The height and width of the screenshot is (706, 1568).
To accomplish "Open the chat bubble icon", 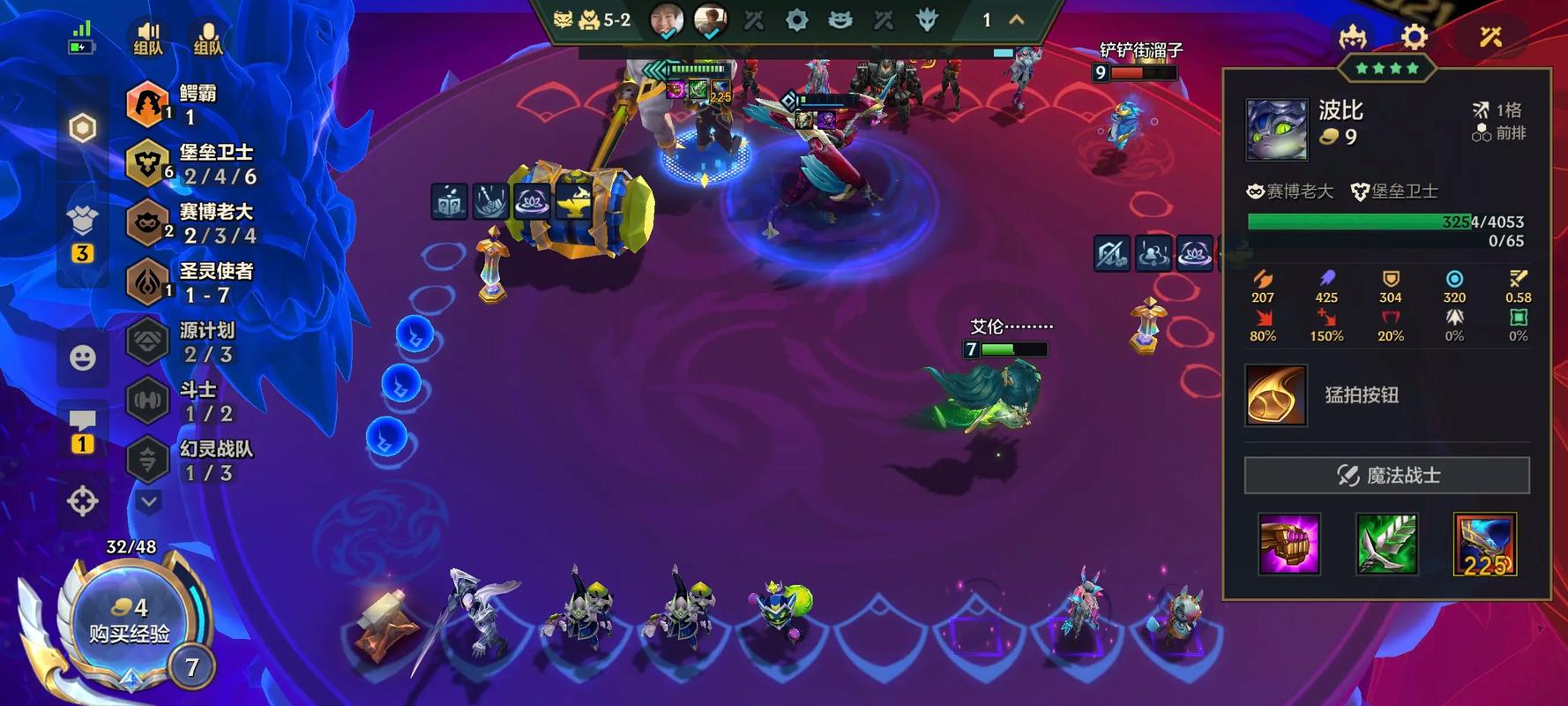I will click(82, 422).
